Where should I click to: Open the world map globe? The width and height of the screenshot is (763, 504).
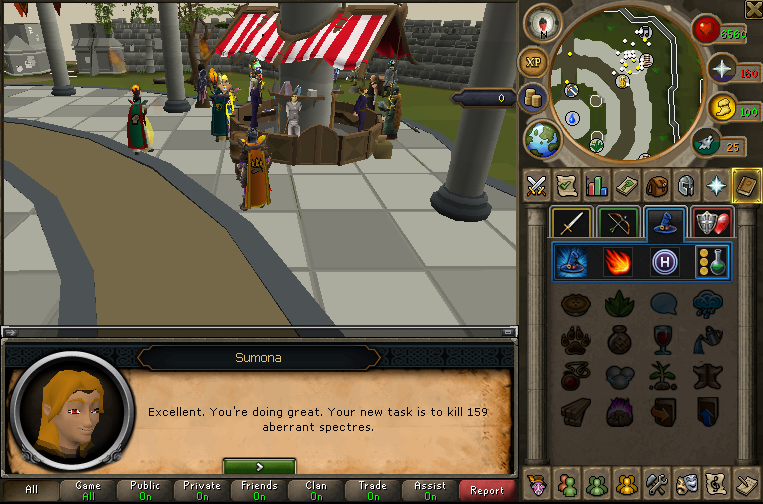[543, 138]
